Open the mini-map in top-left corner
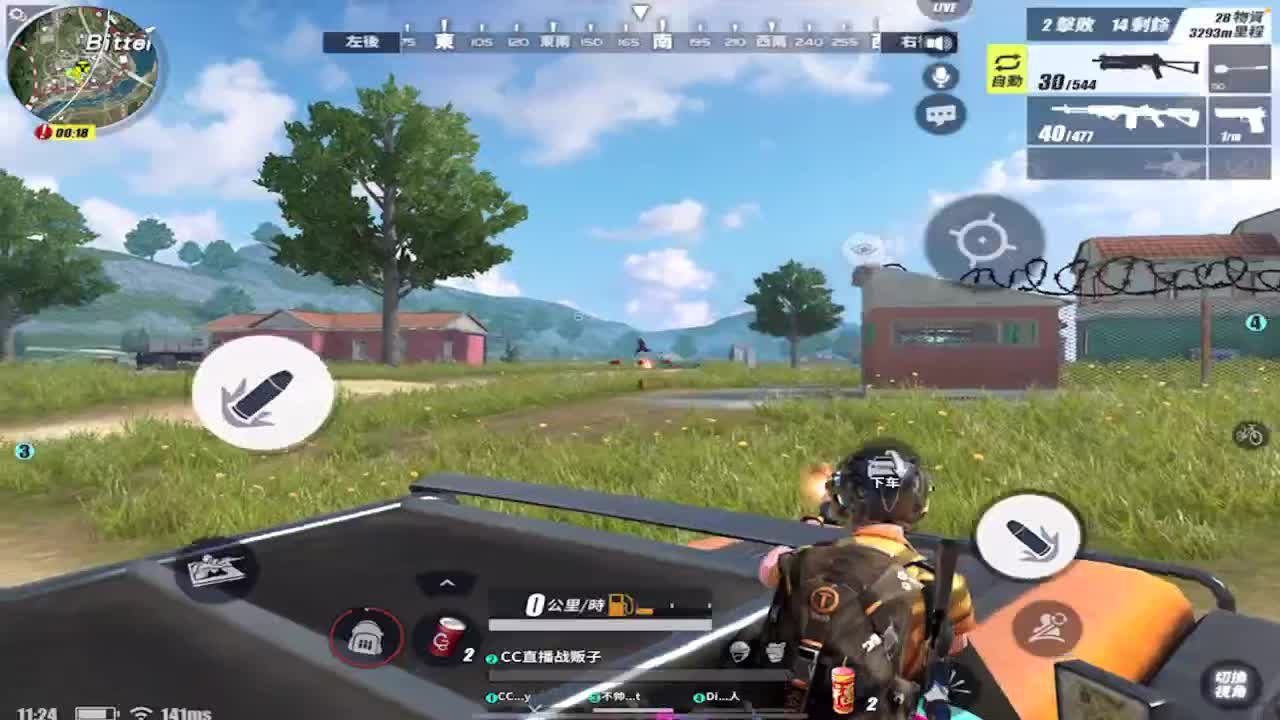 (x=80, y=65)
